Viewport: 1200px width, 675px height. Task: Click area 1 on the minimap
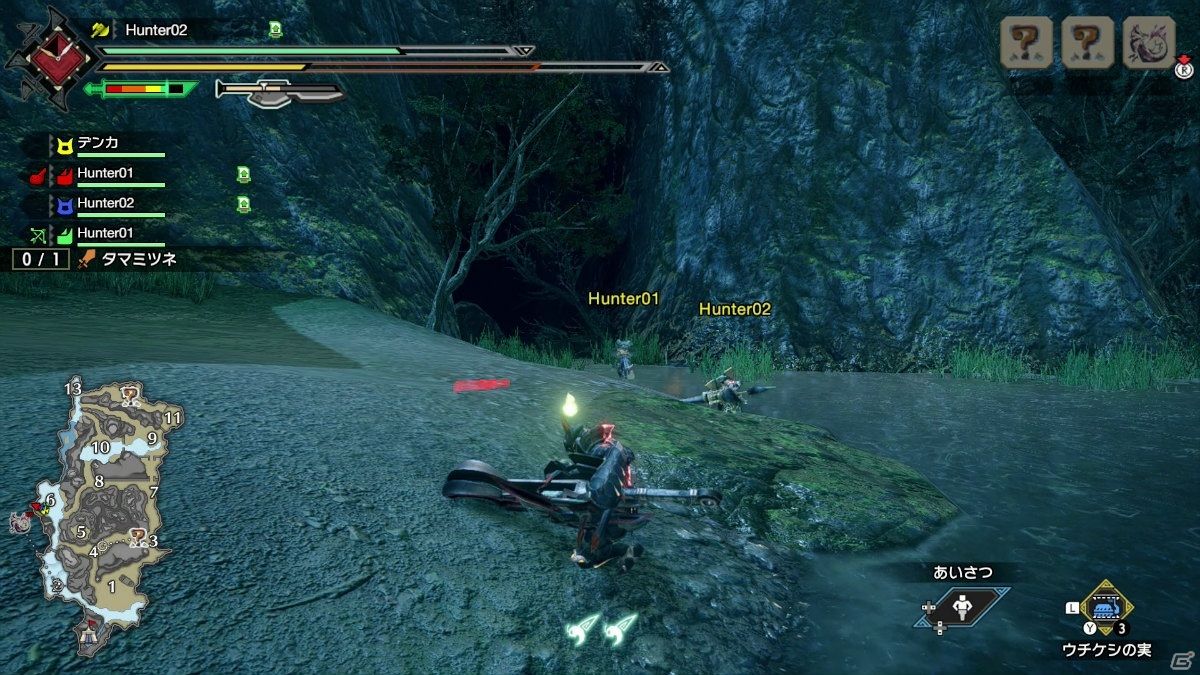click(112, 587)
